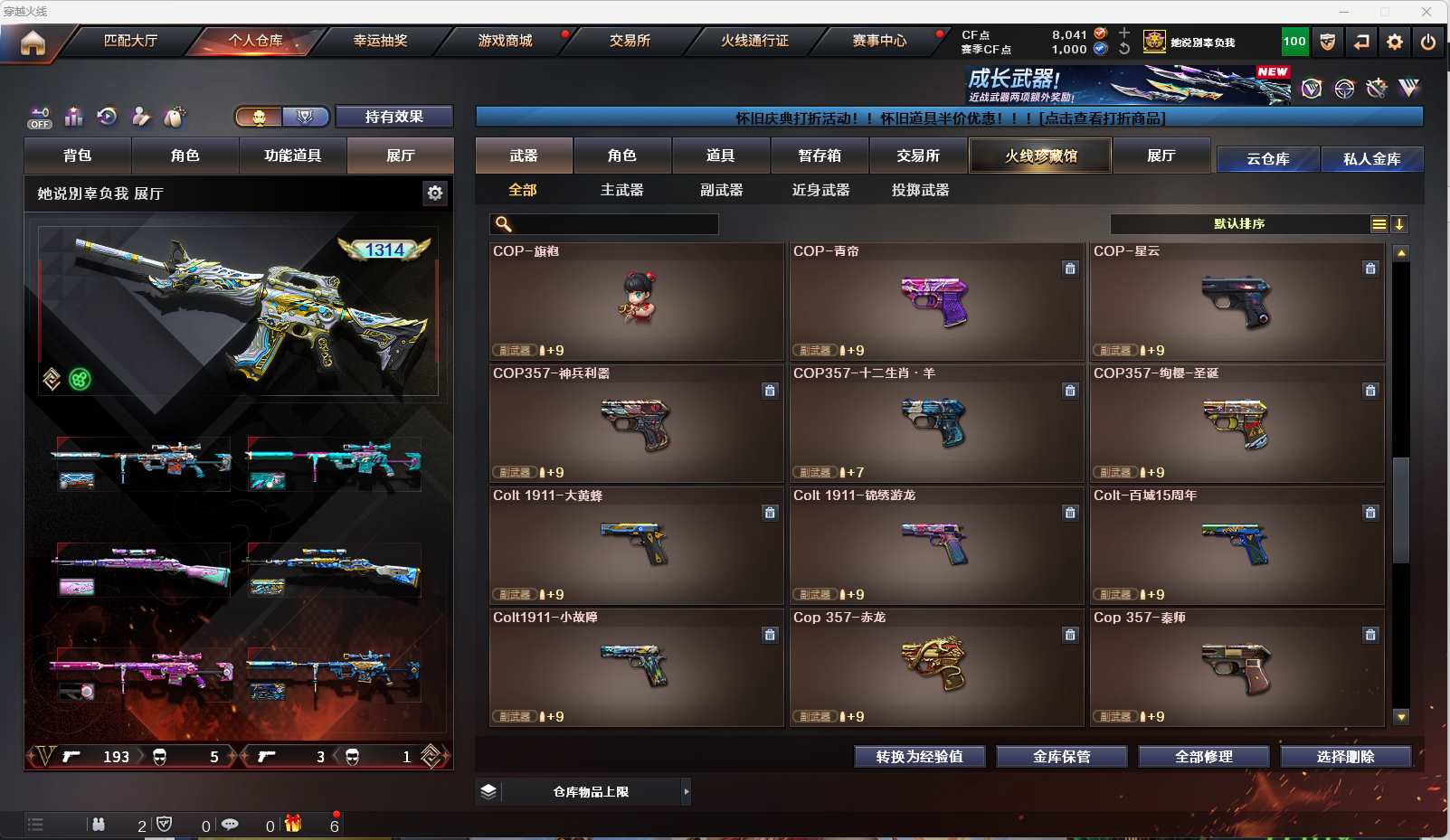This screenshot has height=840, width=1450.
Task: Close the game window
Action: tap(1426, 12)
